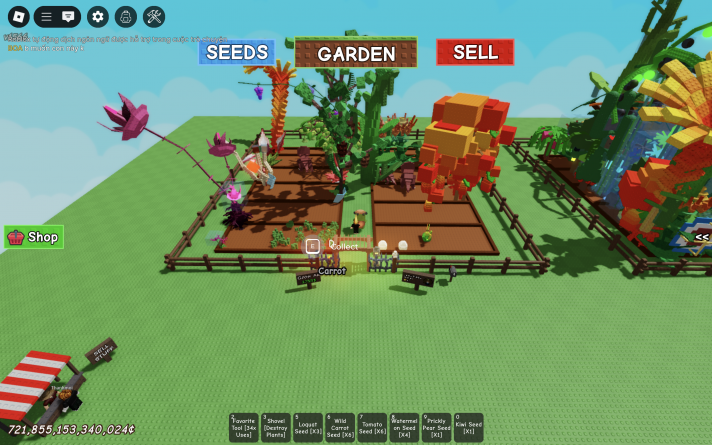The height and width of the screenshot is (445, 712).
Task: Pick the Watermelon Seed hotbar slot
Action: pos(404,427)
